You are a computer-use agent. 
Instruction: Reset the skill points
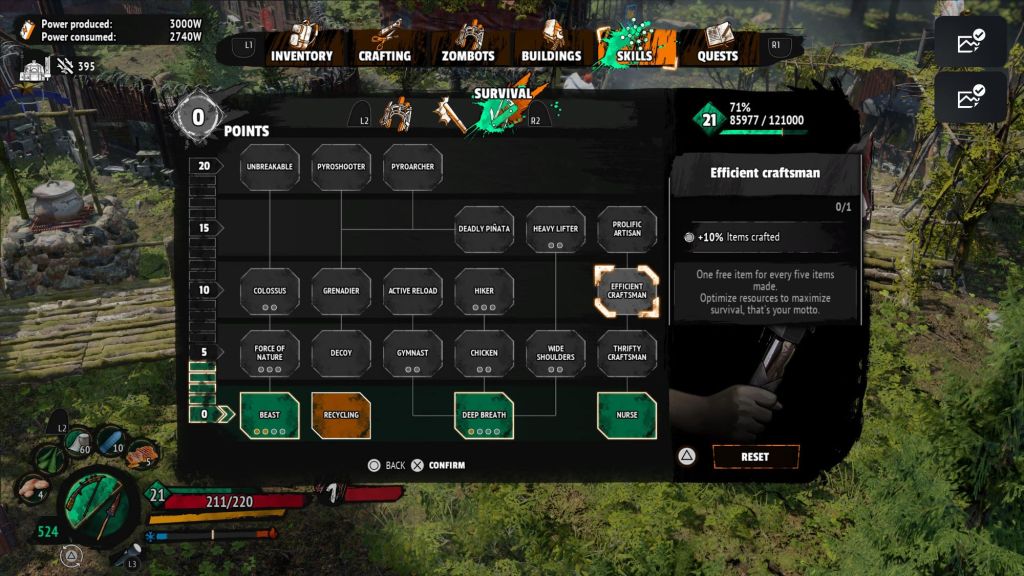[x=755, y=457]
